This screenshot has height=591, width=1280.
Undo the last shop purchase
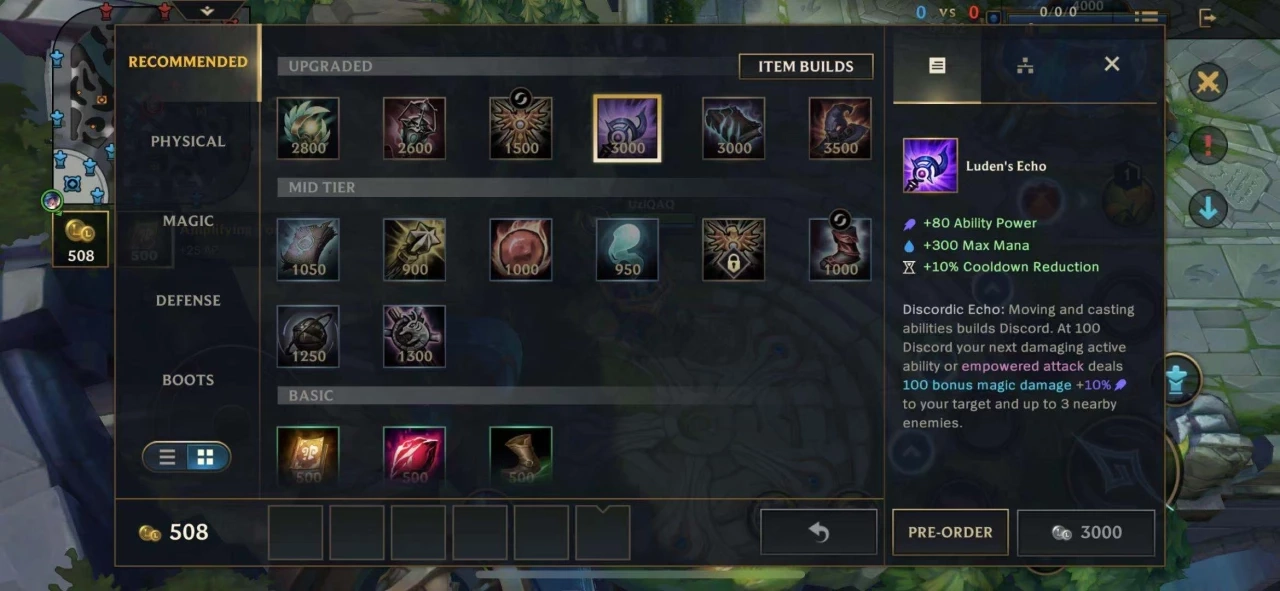818,532
